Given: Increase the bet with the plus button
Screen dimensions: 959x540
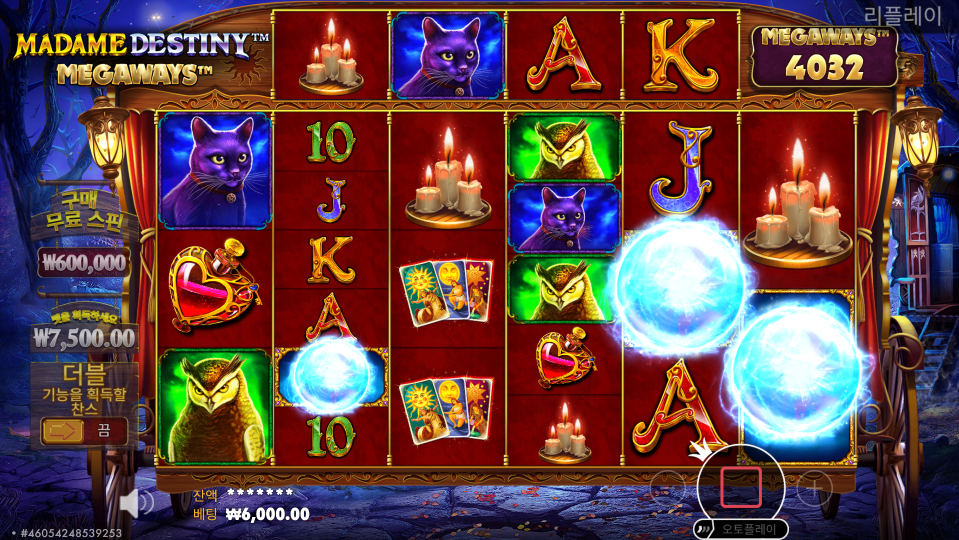Looking at the screenshot, I should [815, 488].
